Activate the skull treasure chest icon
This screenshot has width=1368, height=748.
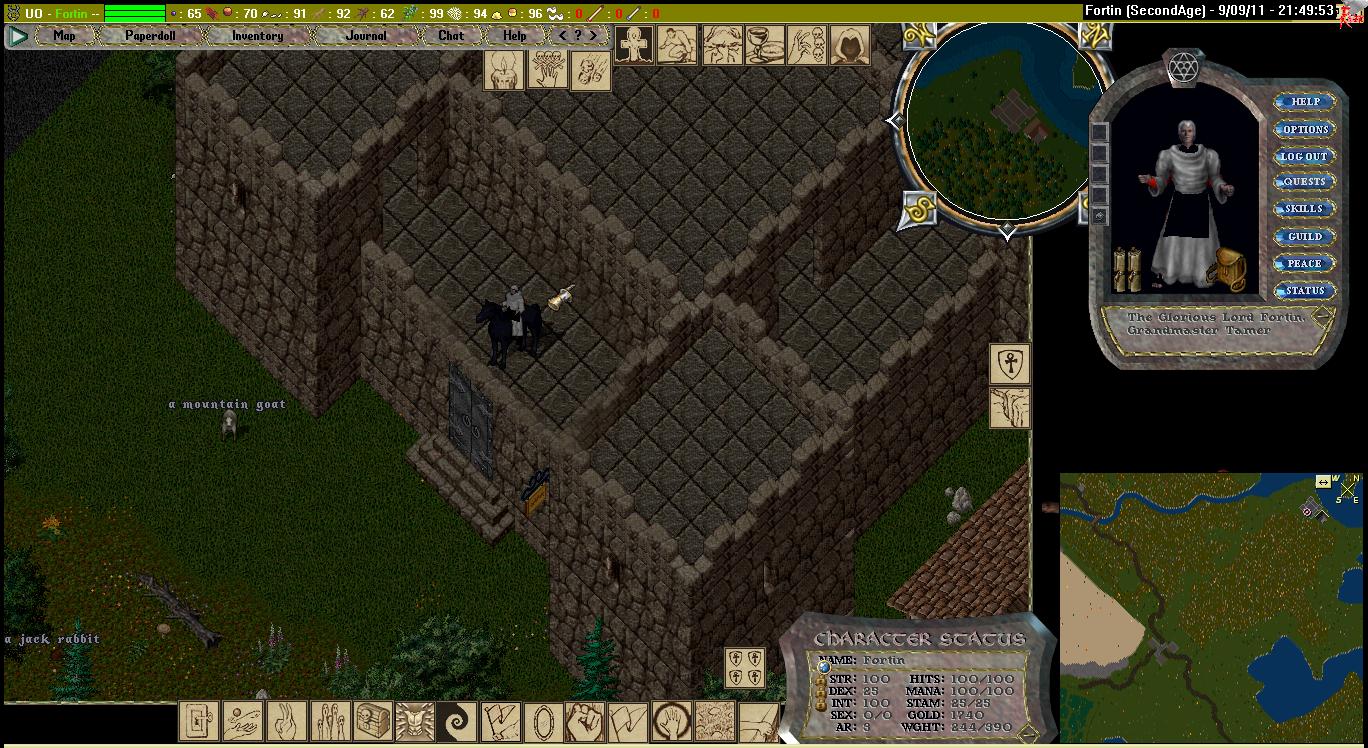tap(373, 721)
